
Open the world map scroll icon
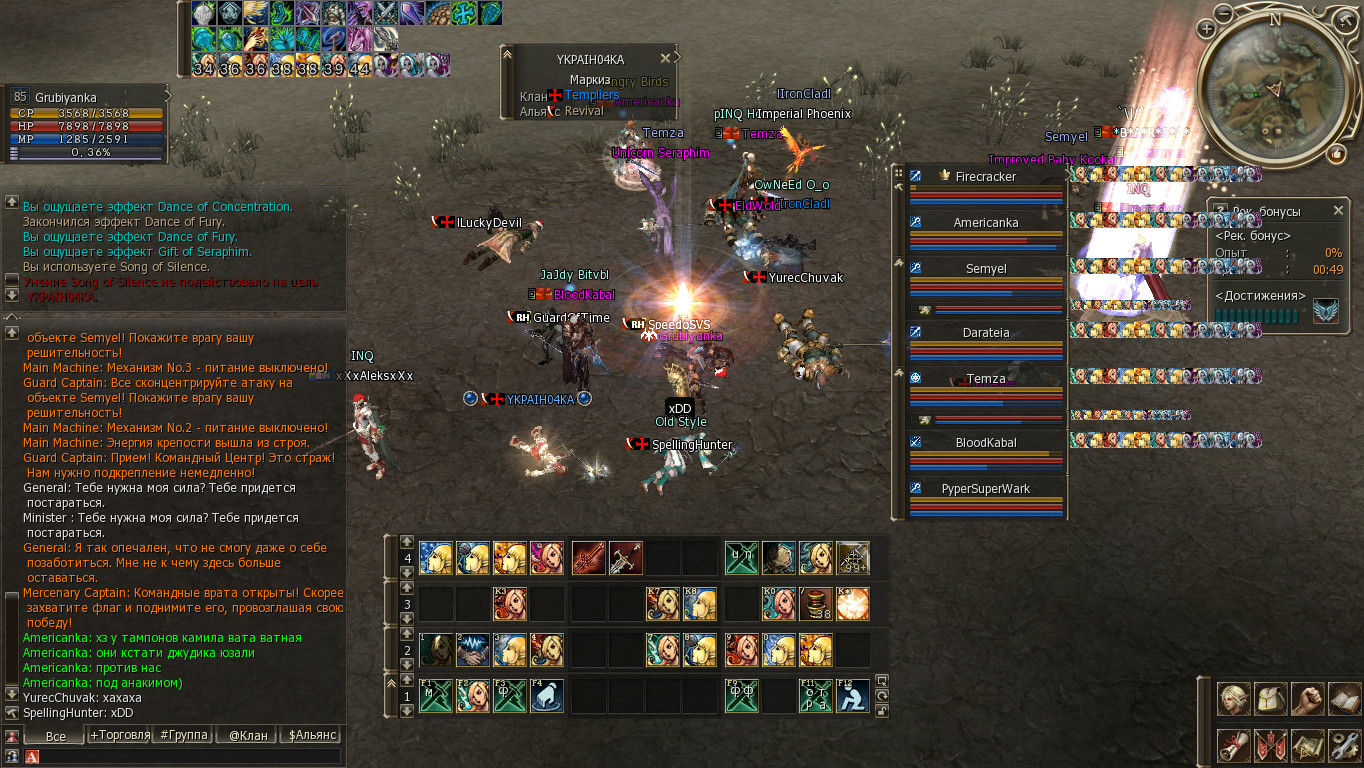pos(1307,745)
